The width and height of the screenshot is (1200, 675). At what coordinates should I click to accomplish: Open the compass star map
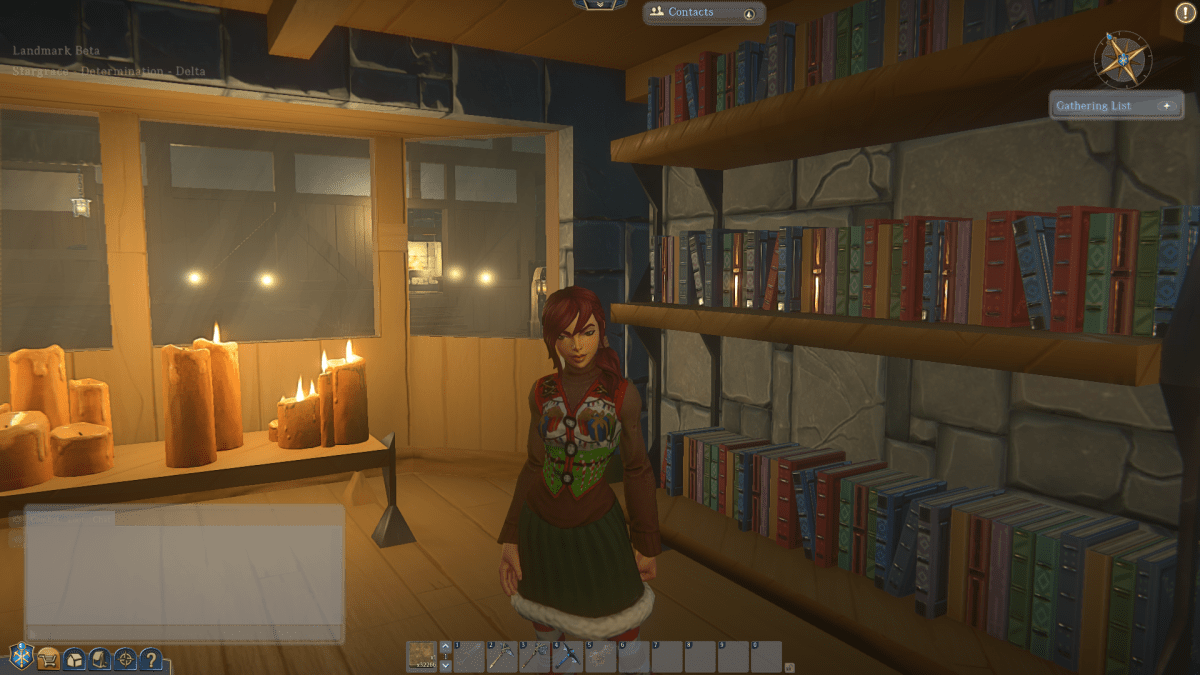1124,58
